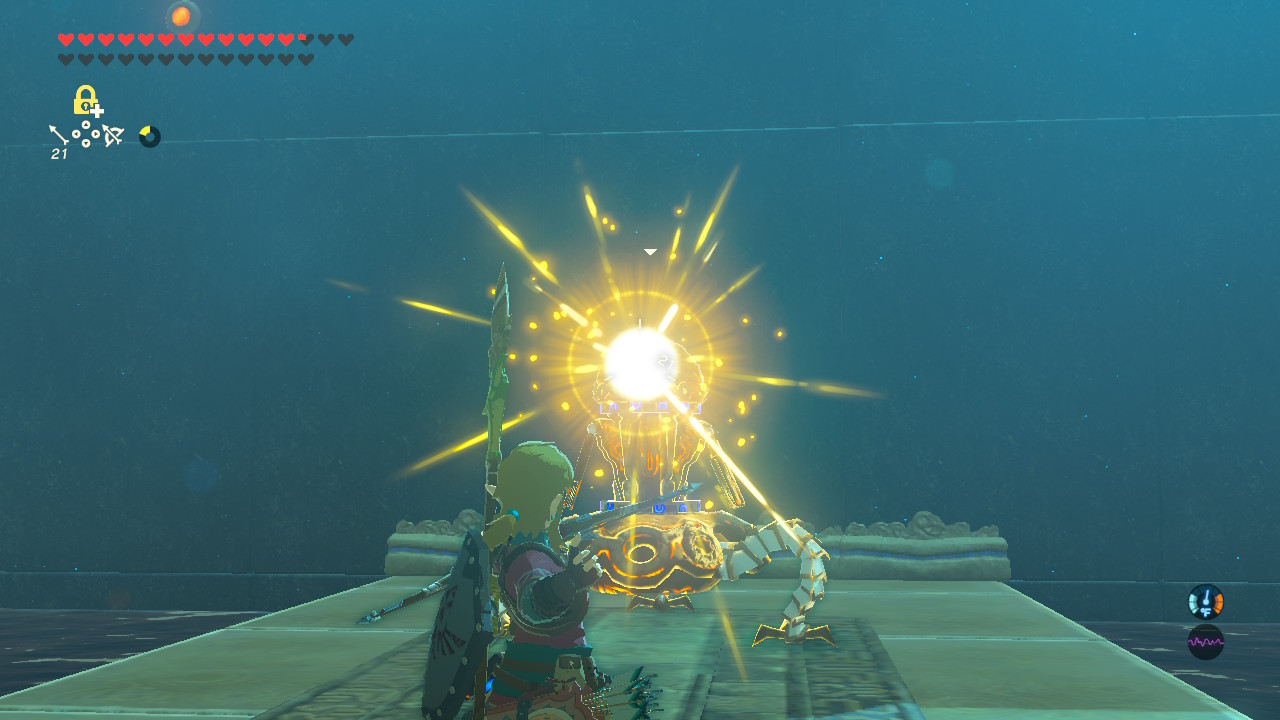1280x720 pixels.
Task: Click the stamina wheel indicator
Action: click(149, 136)
